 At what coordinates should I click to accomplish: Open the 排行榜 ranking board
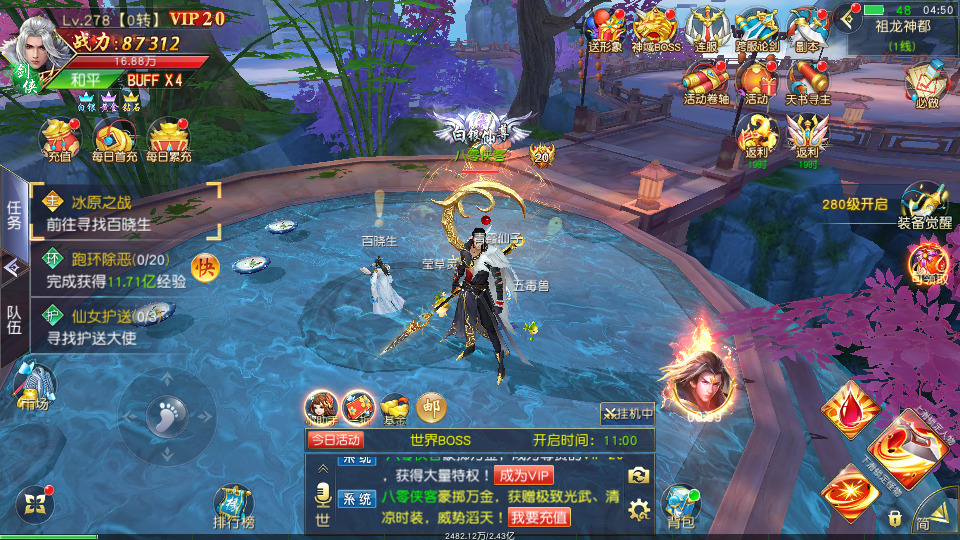click(234, 505)
